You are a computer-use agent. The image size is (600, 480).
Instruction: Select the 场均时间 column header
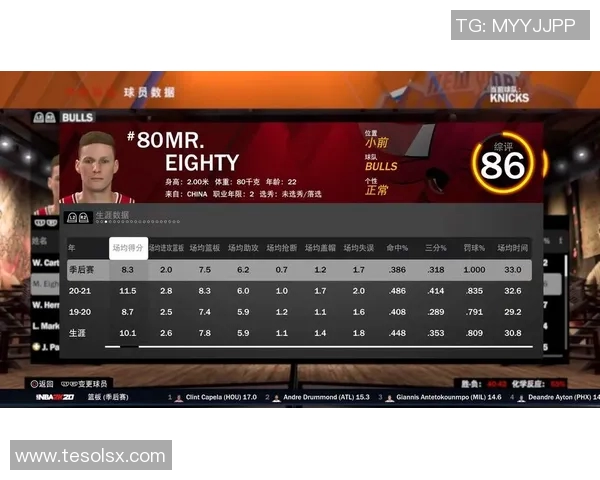[512, 247]
